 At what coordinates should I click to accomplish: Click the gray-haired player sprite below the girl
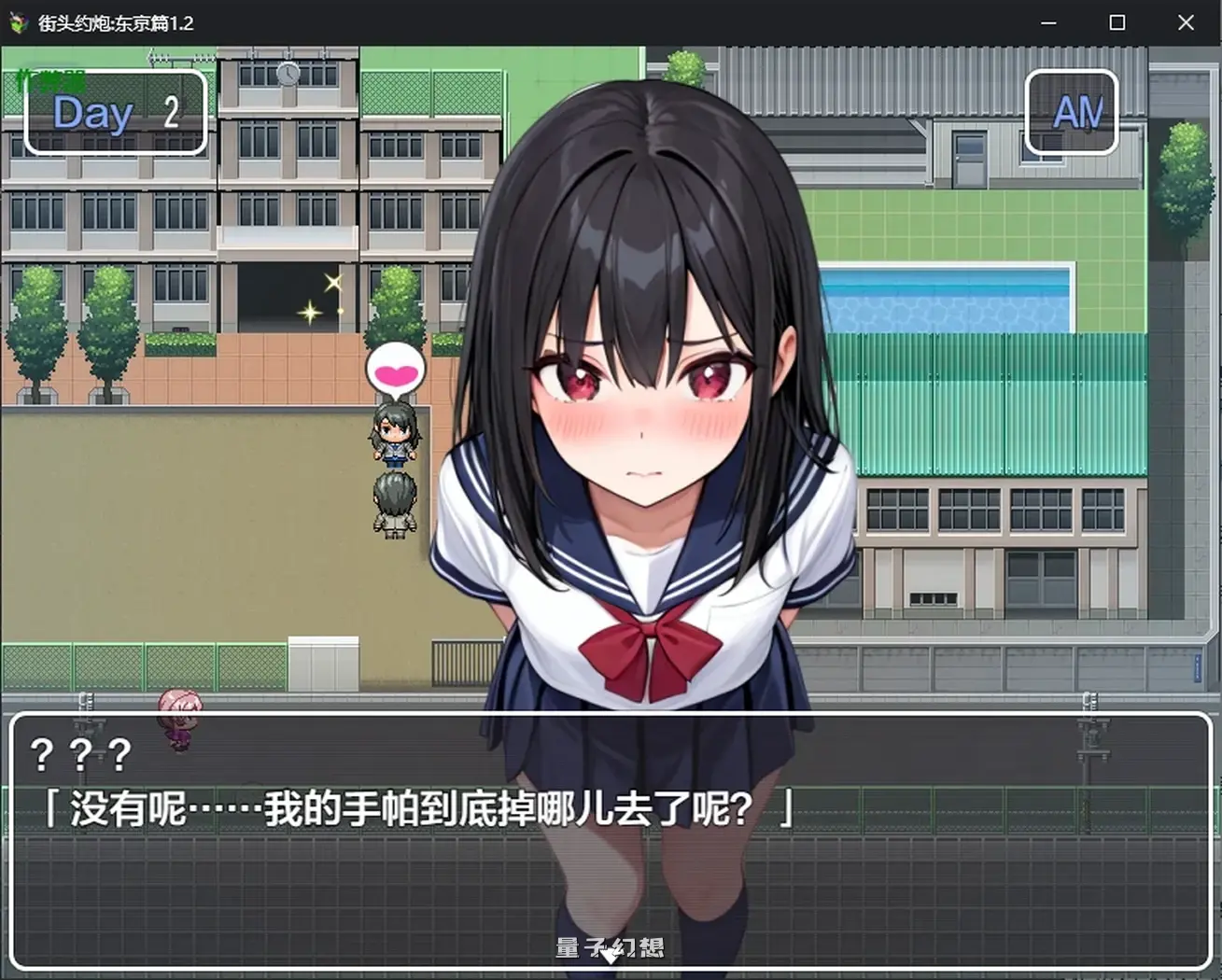point(396,499)
